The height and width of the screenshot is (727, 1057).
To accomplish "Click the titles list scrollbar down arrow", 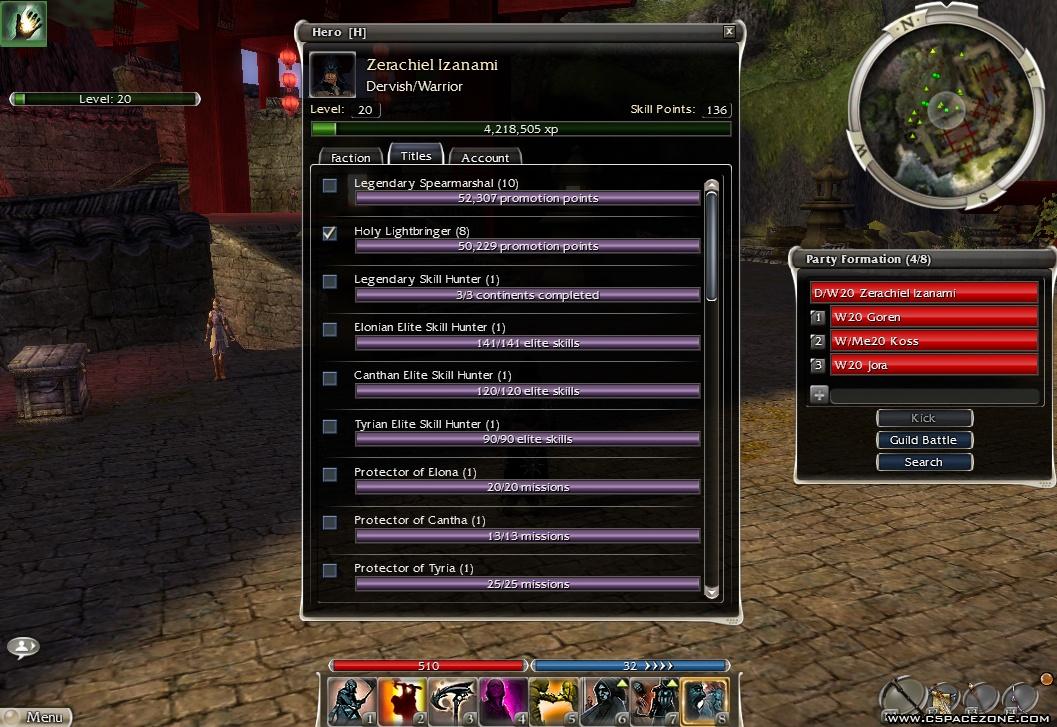I will 712,591.
